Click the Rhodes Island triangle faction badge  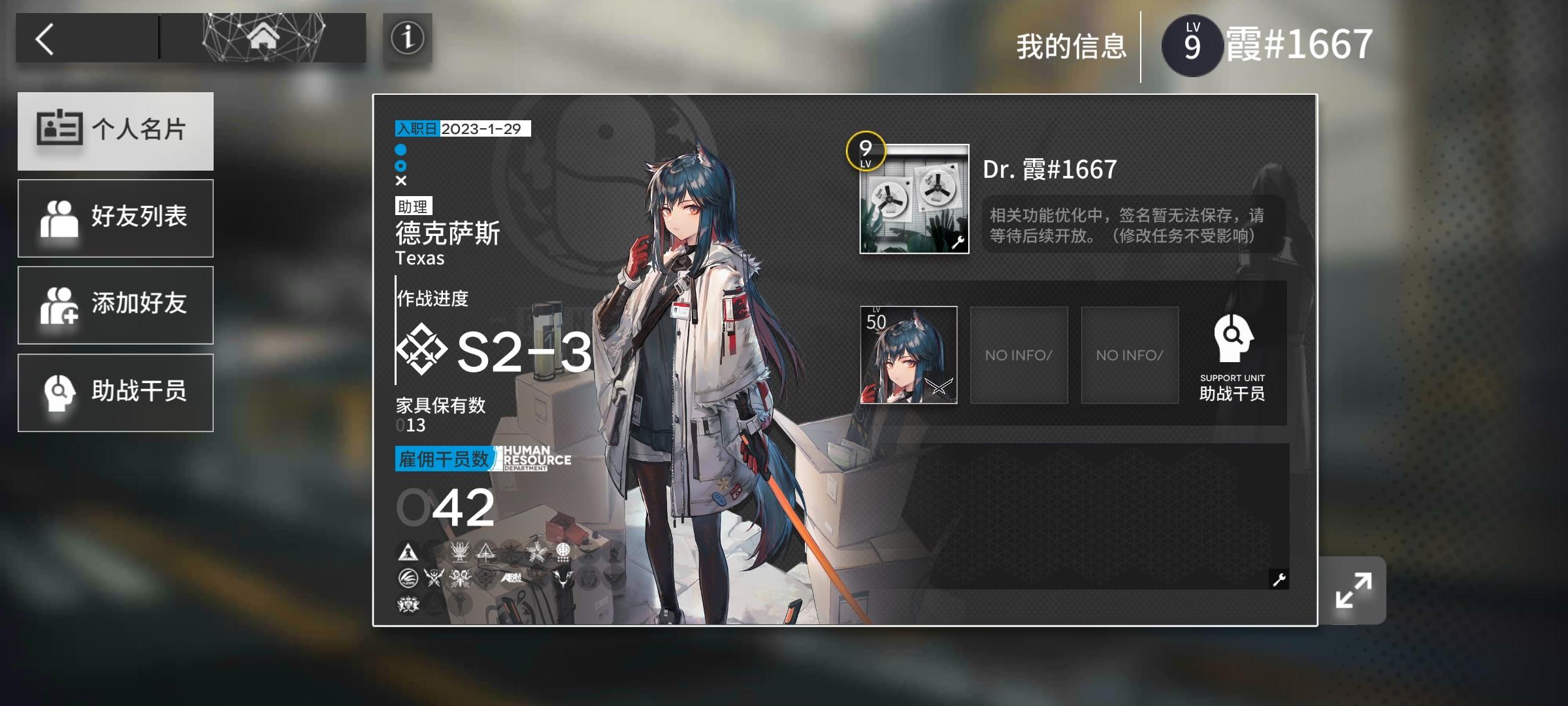(408, 552)
